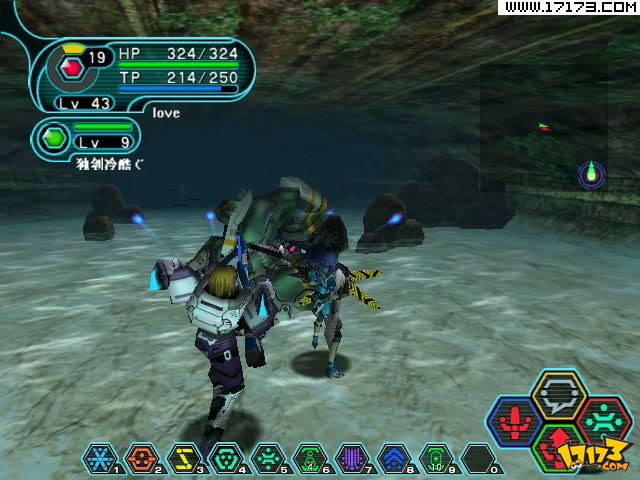640x480 pixels.
Task: Open the speech bubble chat action
Action: pyautogui.click(x=558, y=393)
